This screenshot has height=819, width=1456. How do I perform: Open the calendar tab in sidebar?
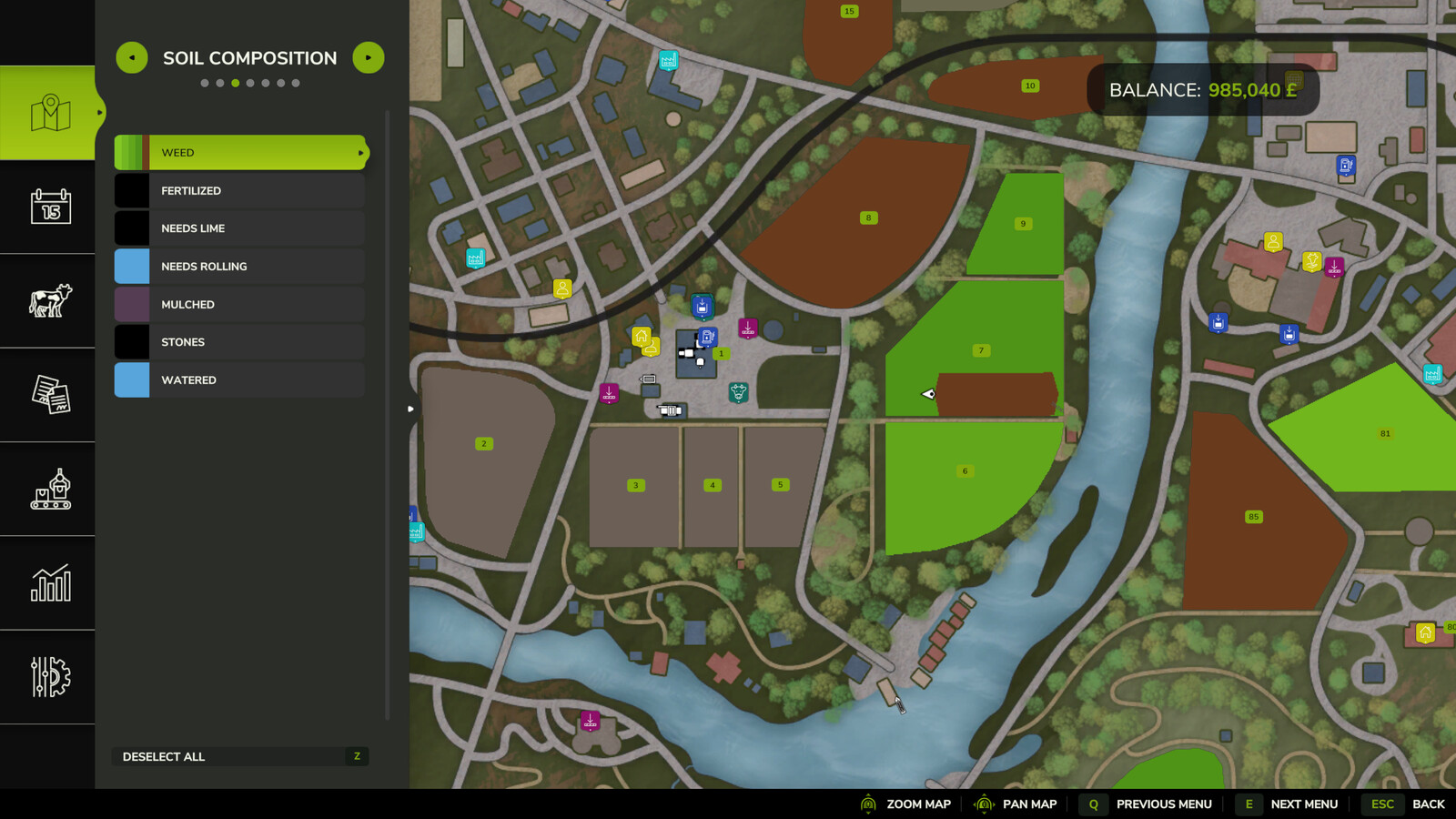(50, 207)
